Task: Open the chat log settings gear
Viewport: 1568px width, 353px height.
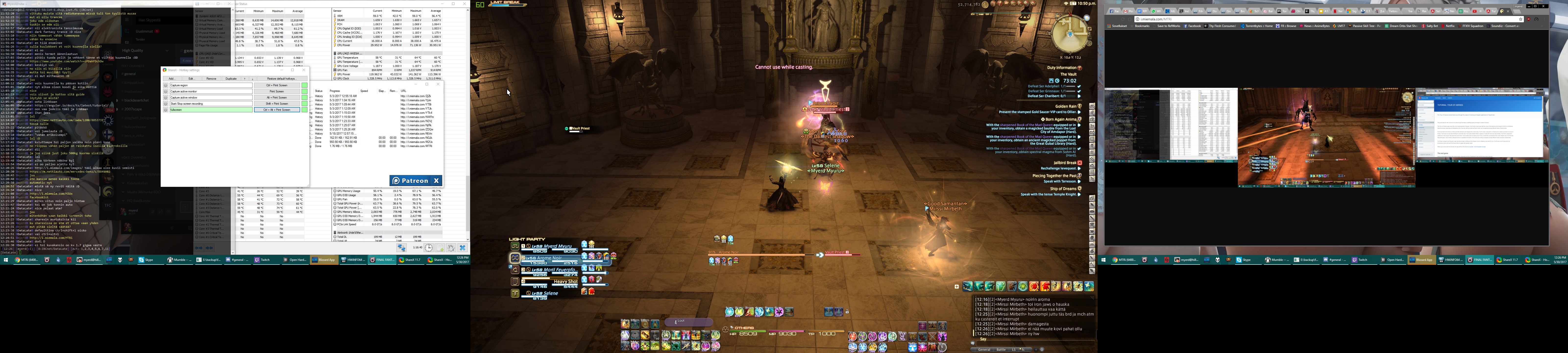Action: (x=1042, y=349)
